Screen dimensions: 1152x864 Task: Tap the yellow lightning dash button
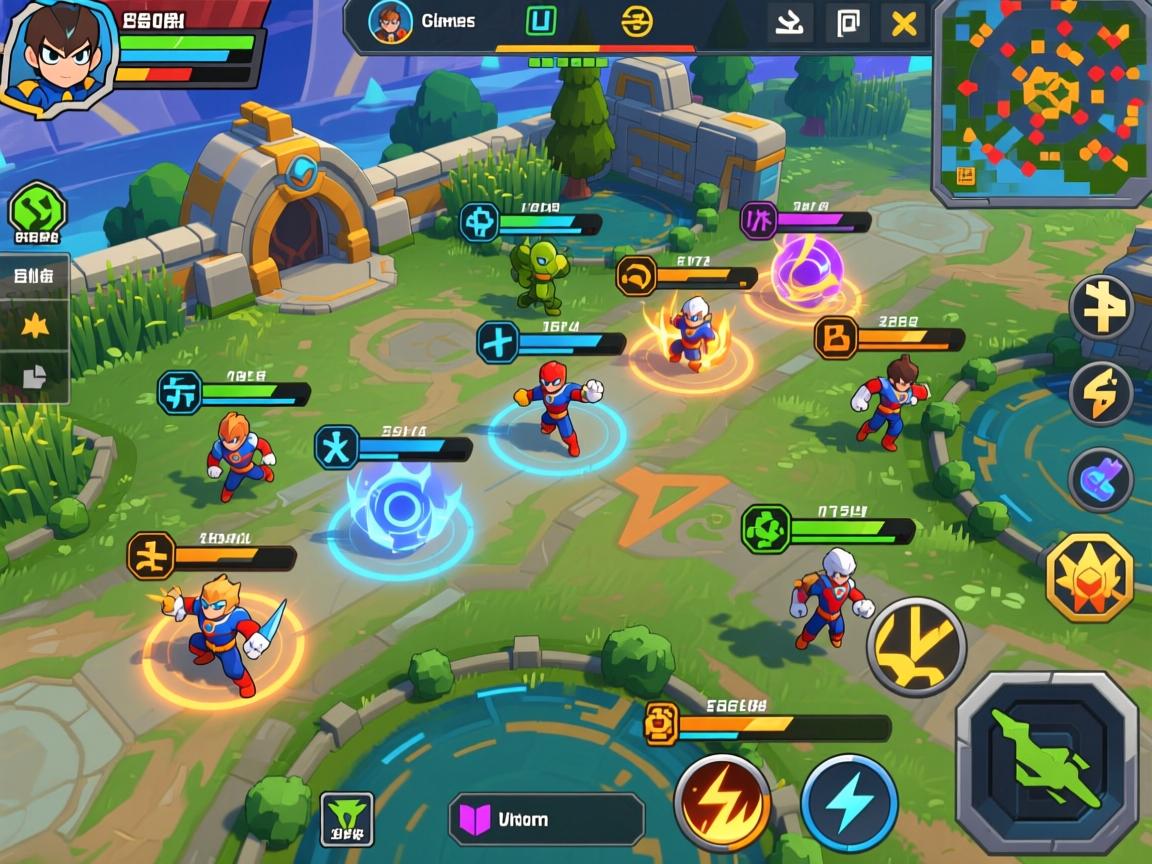1101,394
